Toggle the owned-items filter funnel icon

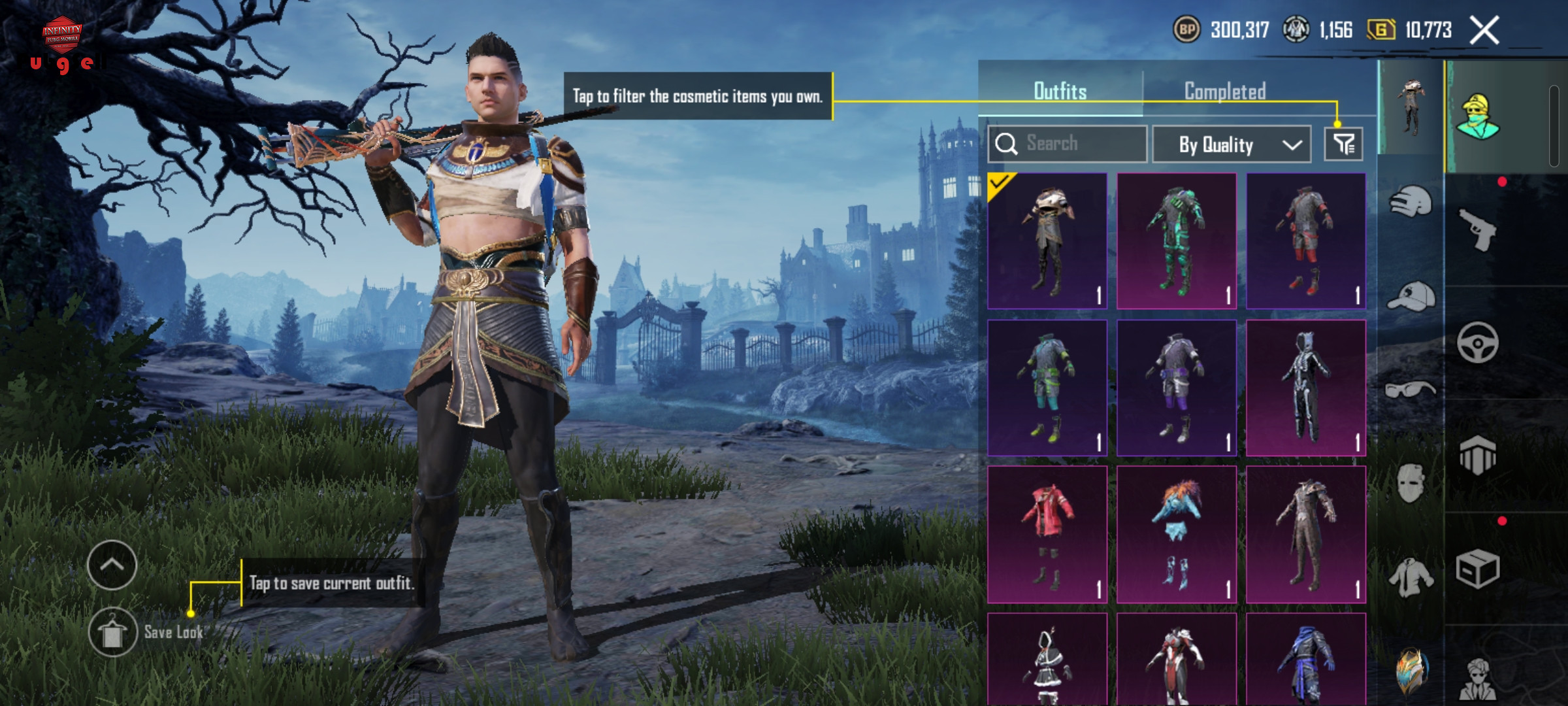click(1343, 144)
